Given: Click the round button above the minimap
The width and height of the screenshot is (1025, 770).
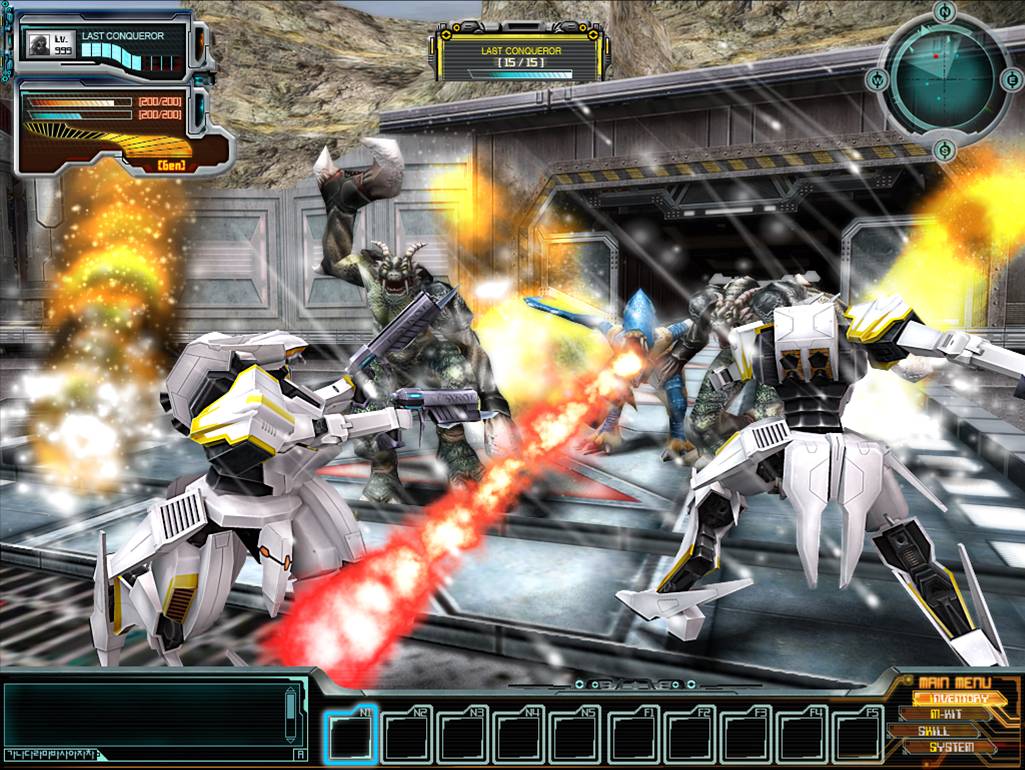Looking at the screenshot, I should (945, 12).
